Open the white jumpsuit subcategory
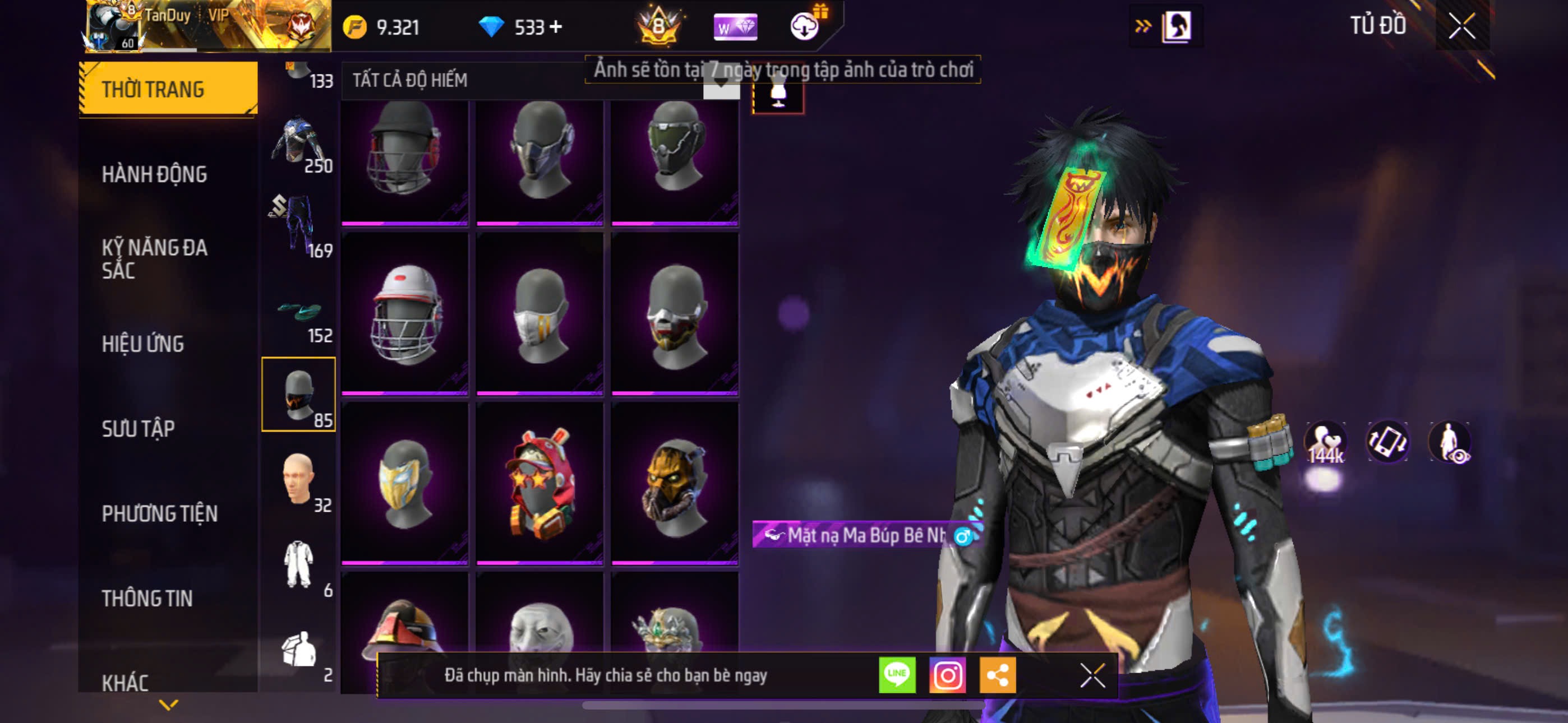The width and height of the screenshot is (1568, 723). click(x=298, y=564)
